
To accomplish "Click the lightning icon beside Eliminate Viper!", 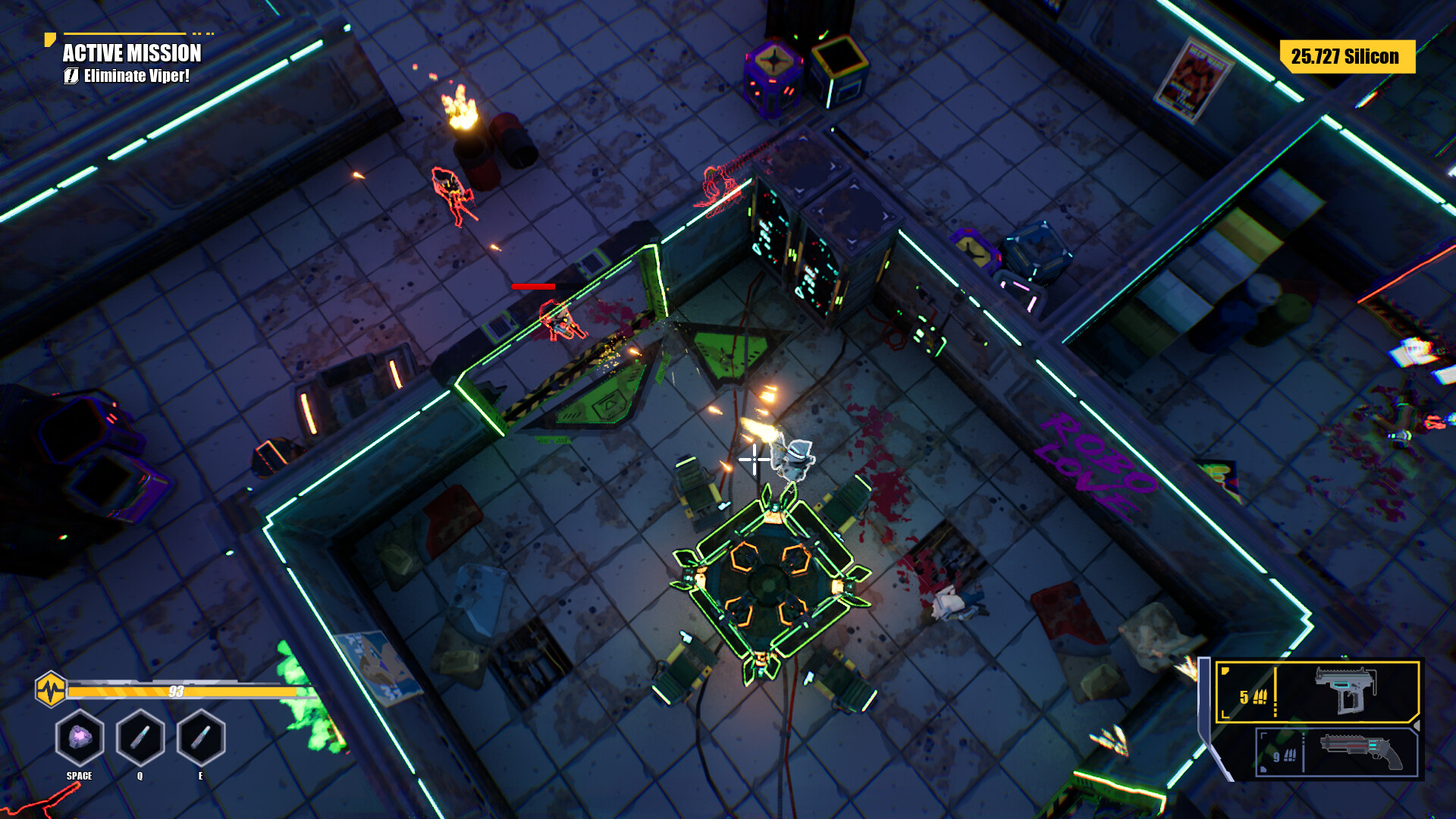I will 71,76.
